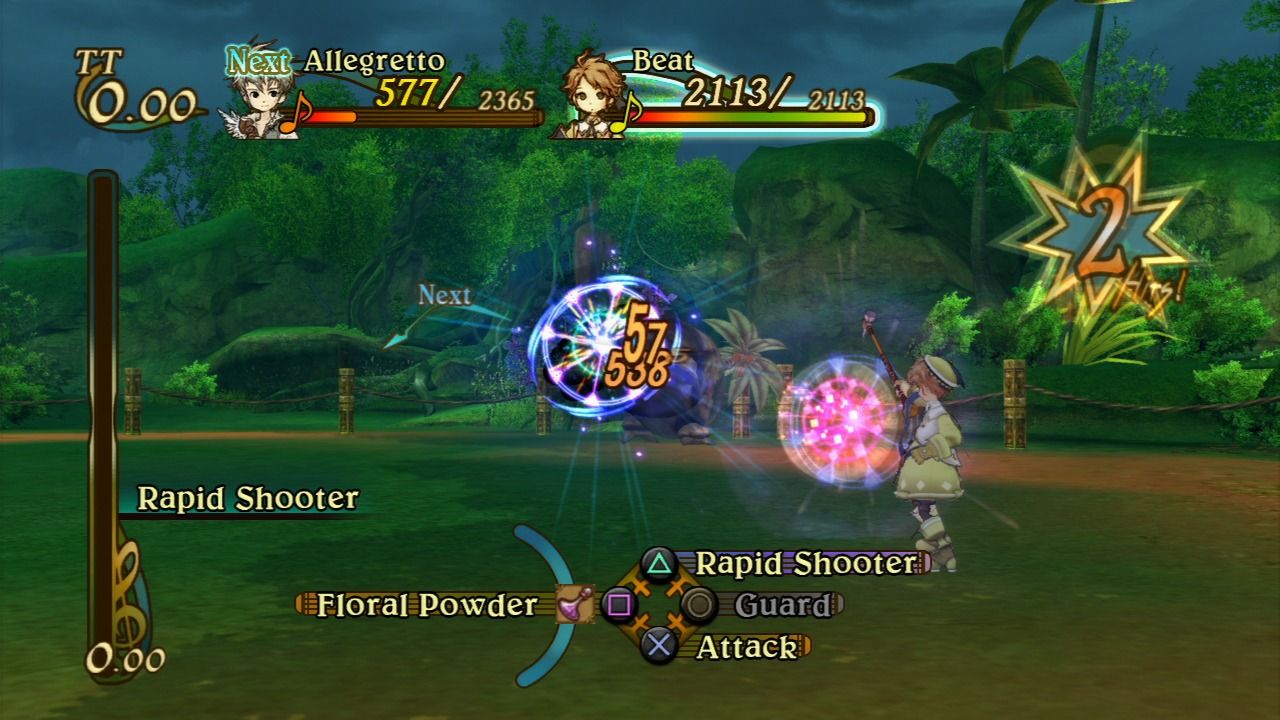
Task: Activate the Rapid Shooter command in the action menu
Action: [805, 563]
